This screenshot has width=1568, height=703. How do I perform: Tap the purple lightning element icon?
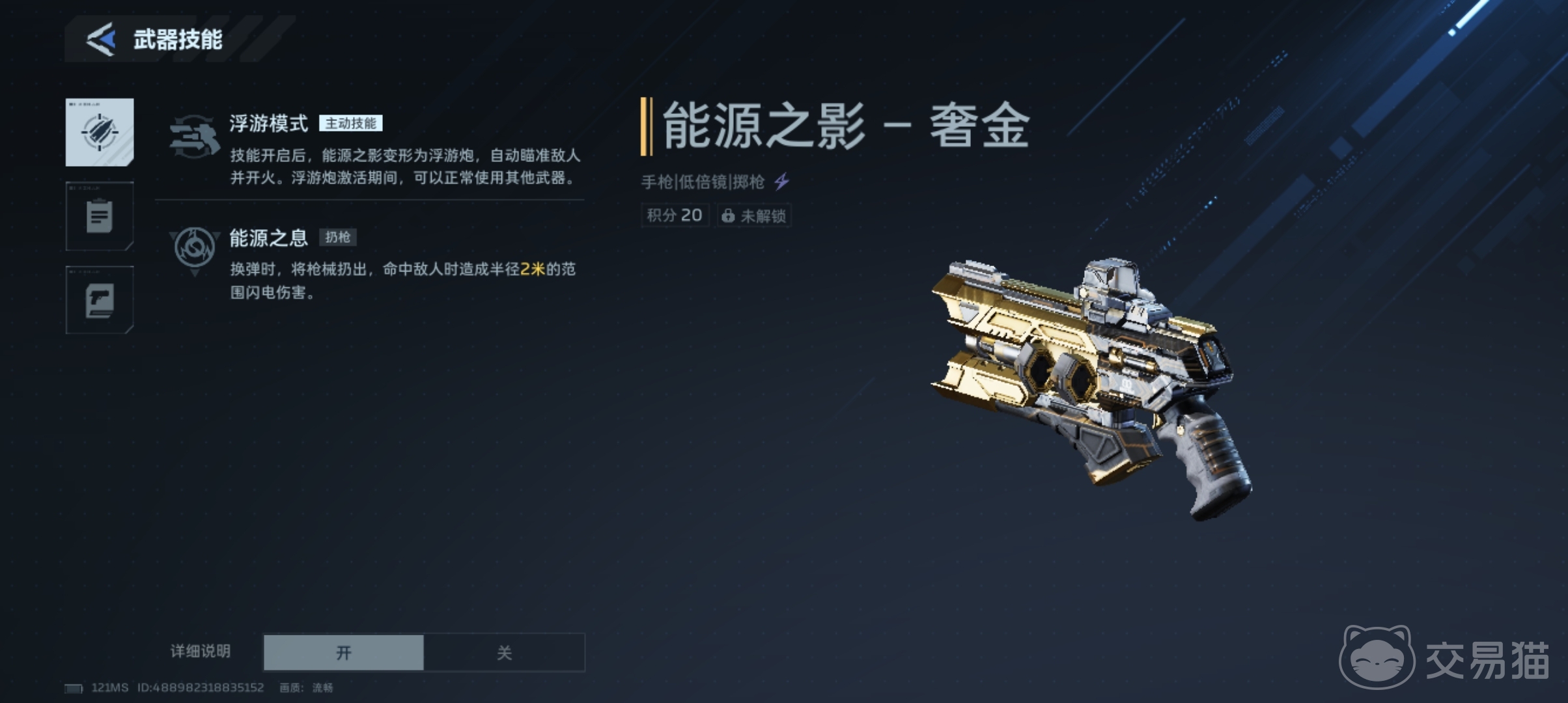tap(782, 181)
